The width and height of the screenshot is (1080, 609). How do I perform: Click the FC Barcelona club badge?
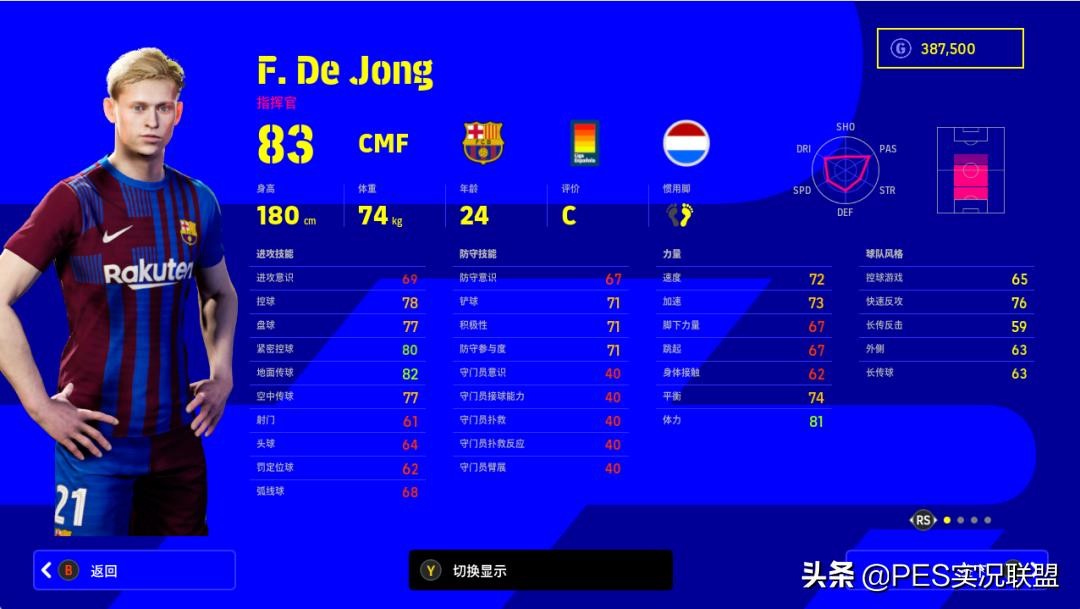[483, 143]
